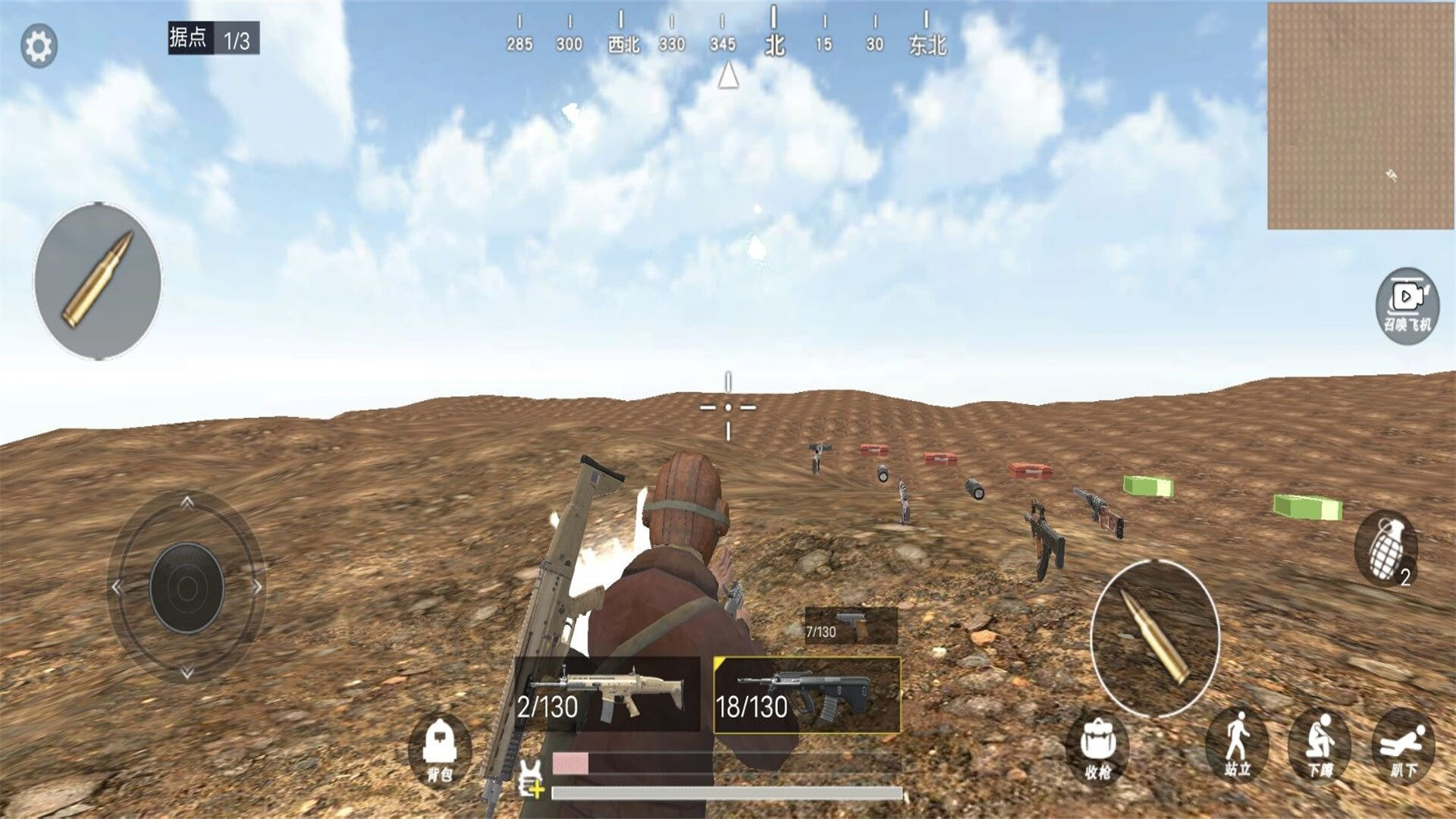This screenshot has height=819, width=1456.
Task: Open the minimap
Action: [1361, 115]
